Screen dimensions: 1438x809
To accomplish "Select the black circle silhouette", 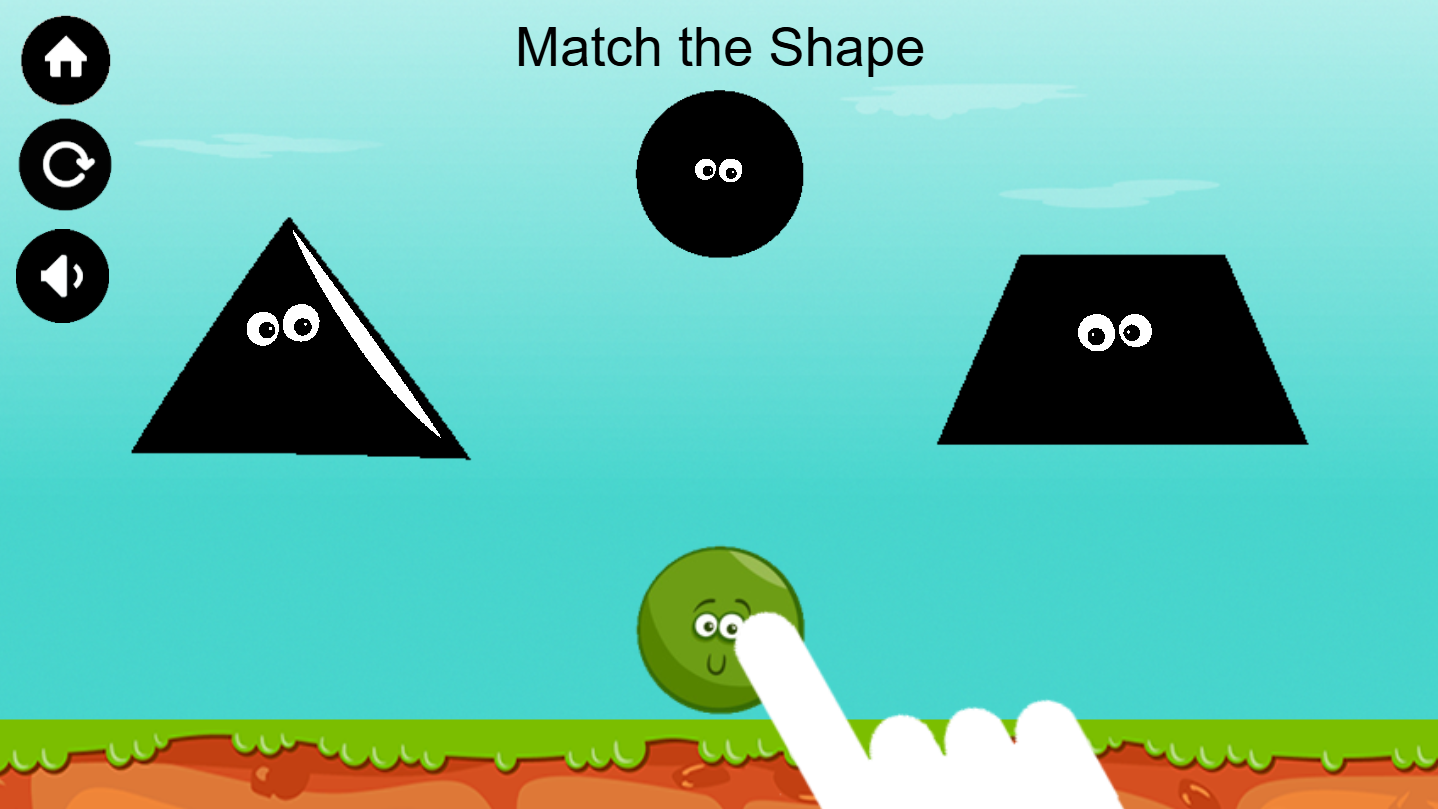I will coord(720,175).
